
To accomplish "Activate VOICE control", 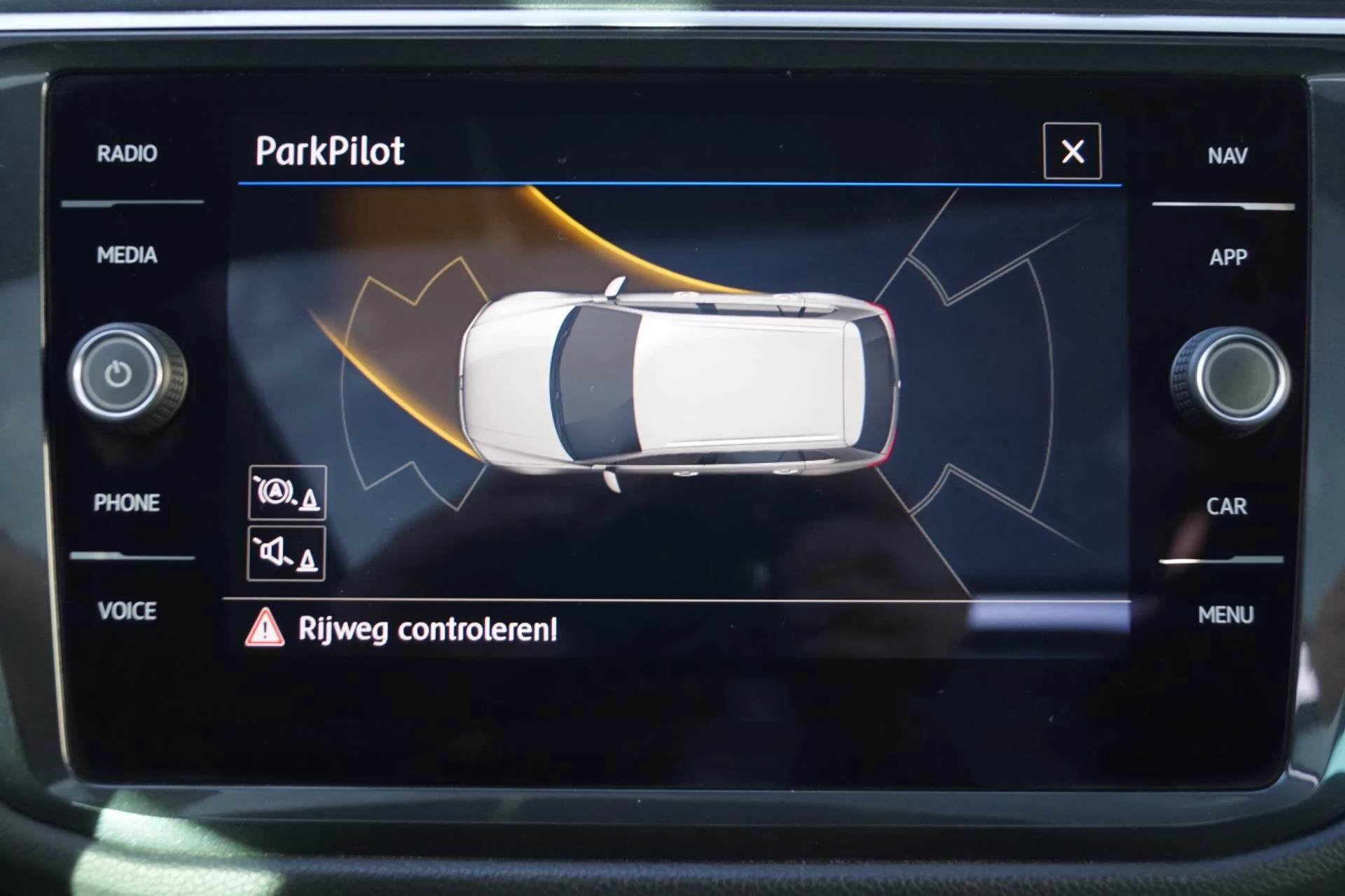I will (x=127, y=611).
